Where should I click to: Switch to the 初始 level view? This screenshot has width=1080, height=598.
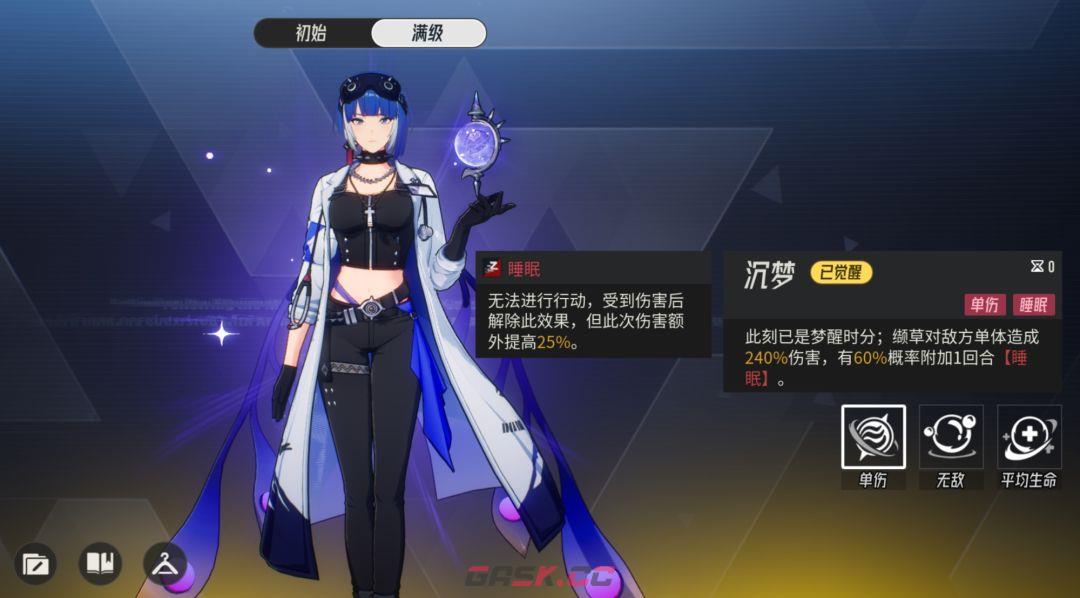(x=312, y=33)
